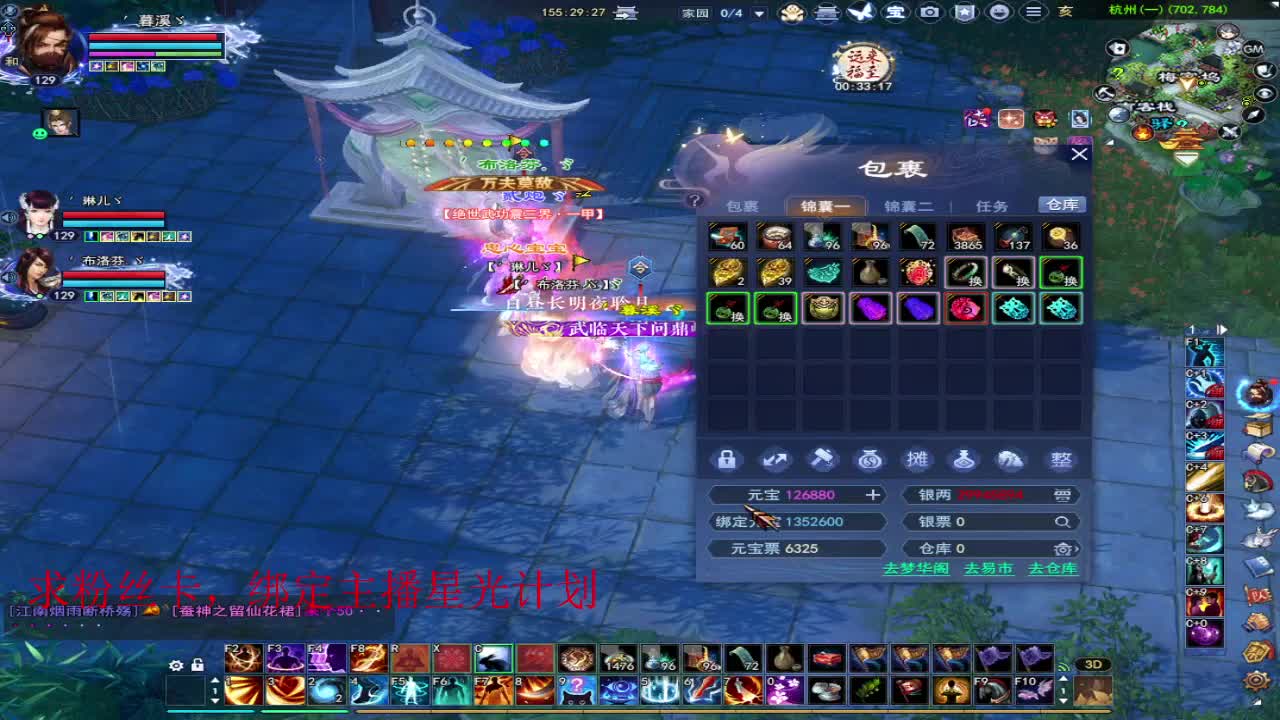1280x720 pixels.
Task: Click the 去梦华阁 link
Action: (916, 567)
